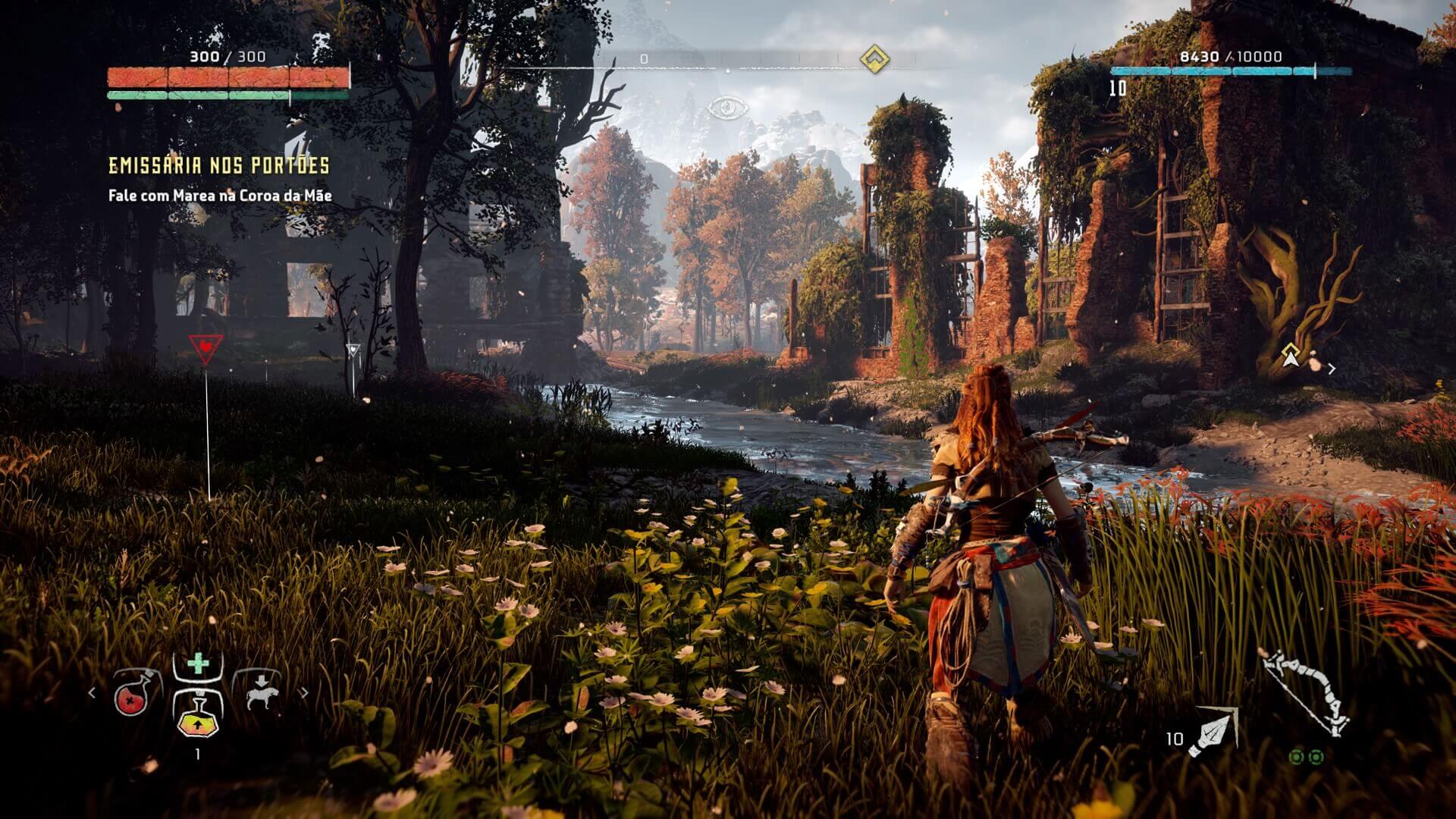Use the selected yellow resistance potion
Screen dimensions: 1456x819
tap(198, 714)
